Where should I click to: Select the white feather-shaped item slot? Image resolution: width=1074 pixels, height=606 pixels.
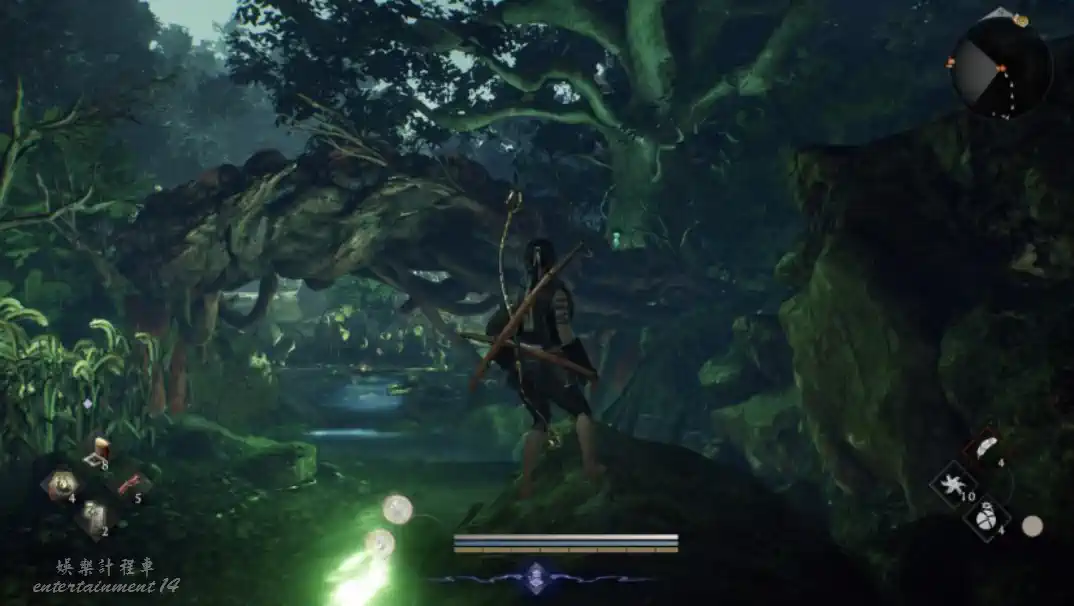click(986, 449)
